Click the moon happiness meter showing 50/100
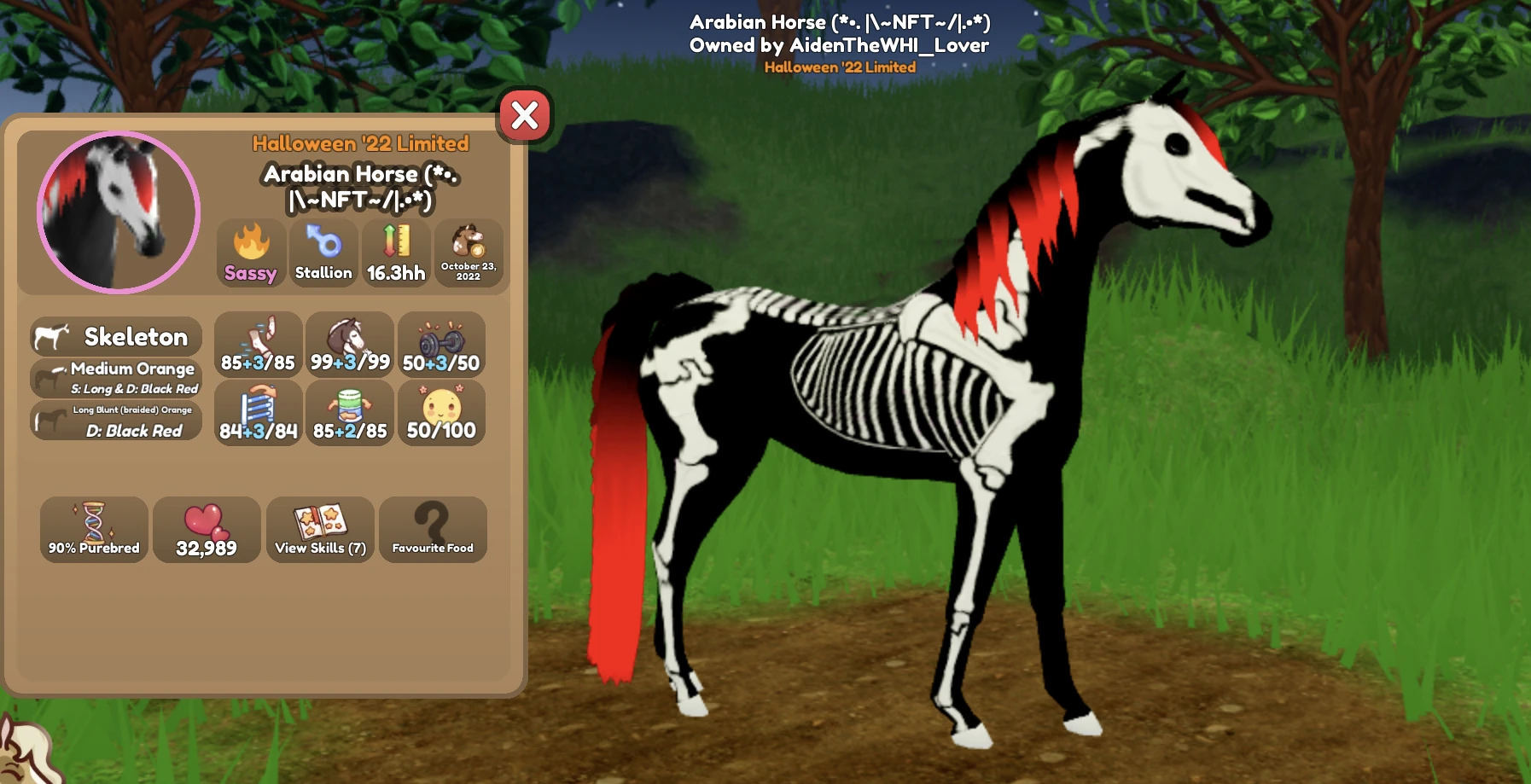 (x=442, y=414)
